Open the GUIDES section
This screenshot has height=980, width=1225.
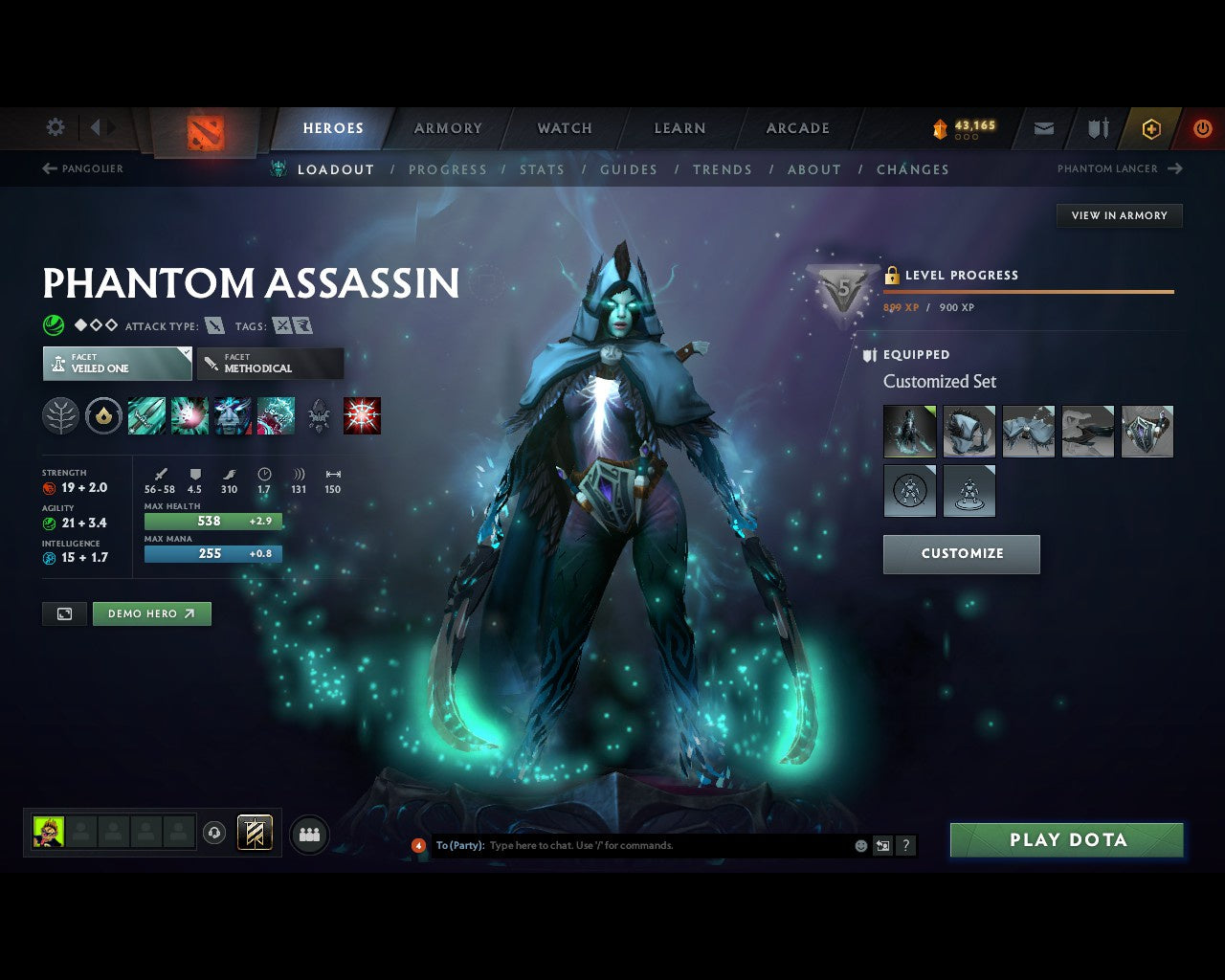coord(628,169)
